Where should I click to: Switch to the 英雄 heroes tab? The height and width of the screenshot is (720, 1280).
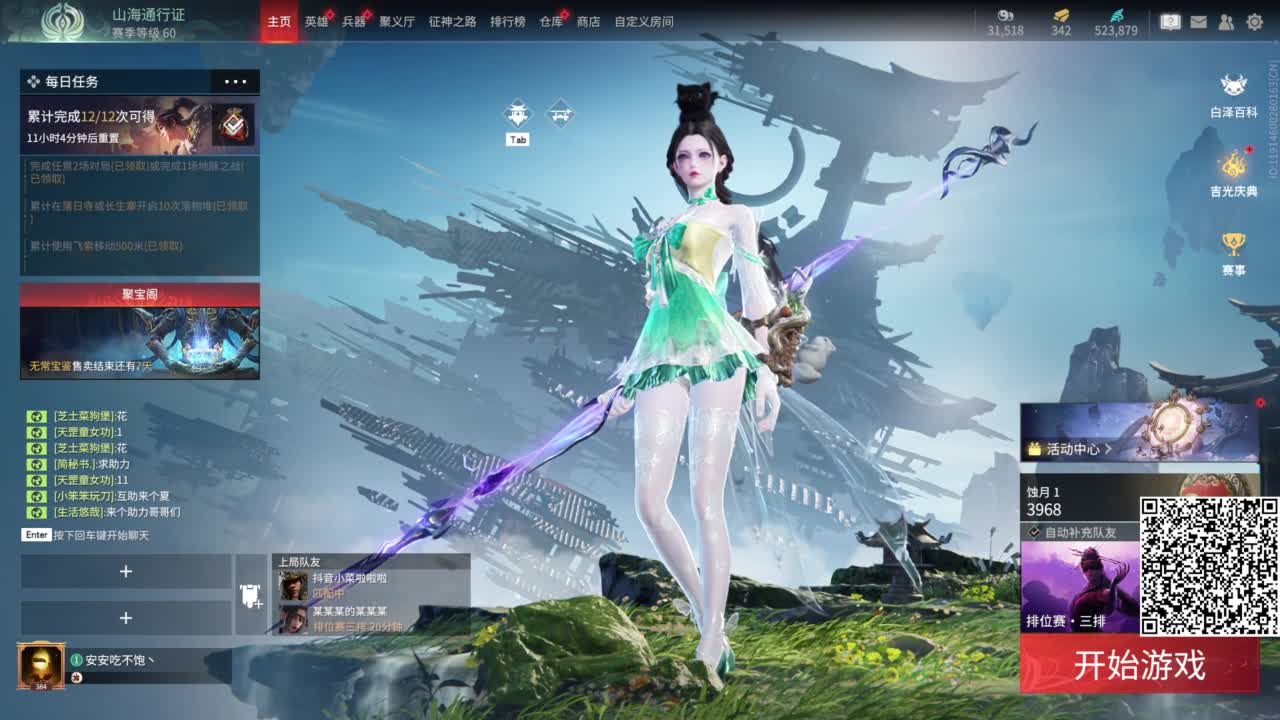(x=319, y=20)
